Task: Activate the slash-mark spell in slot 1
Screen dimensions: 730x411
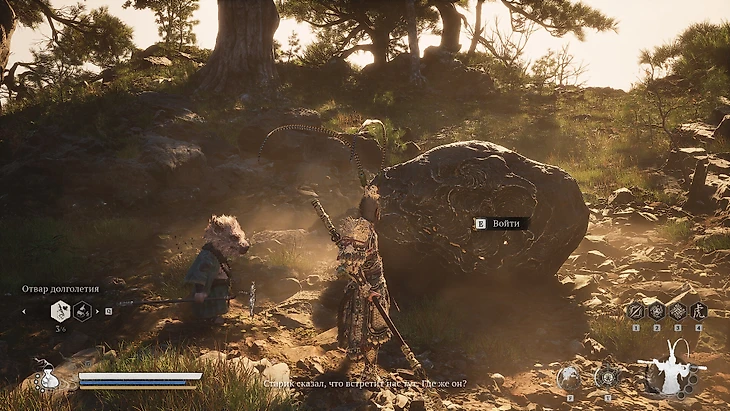Action: point(635,311)
